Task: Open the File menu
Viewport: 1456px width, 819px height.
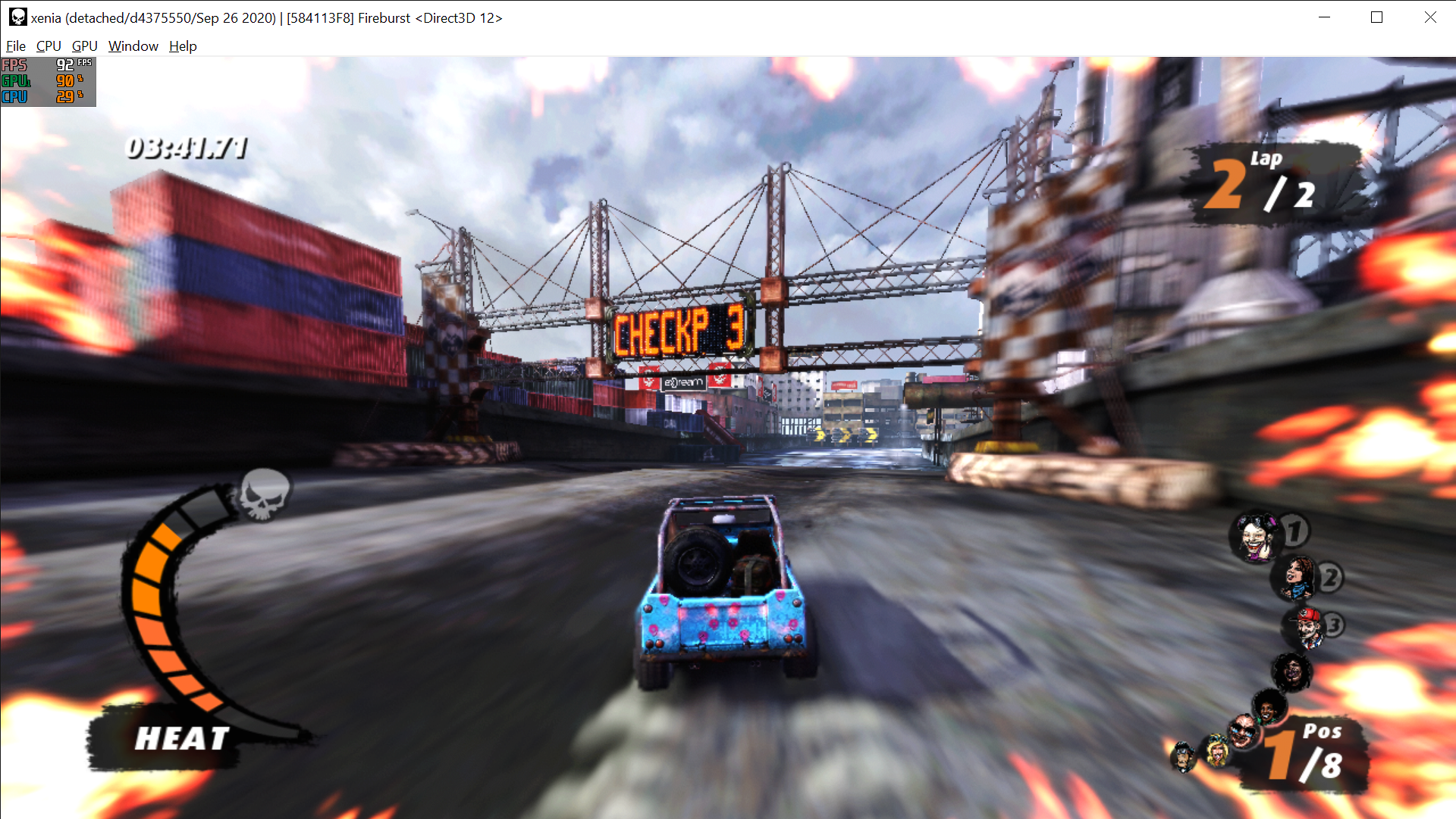Action: 15,46
